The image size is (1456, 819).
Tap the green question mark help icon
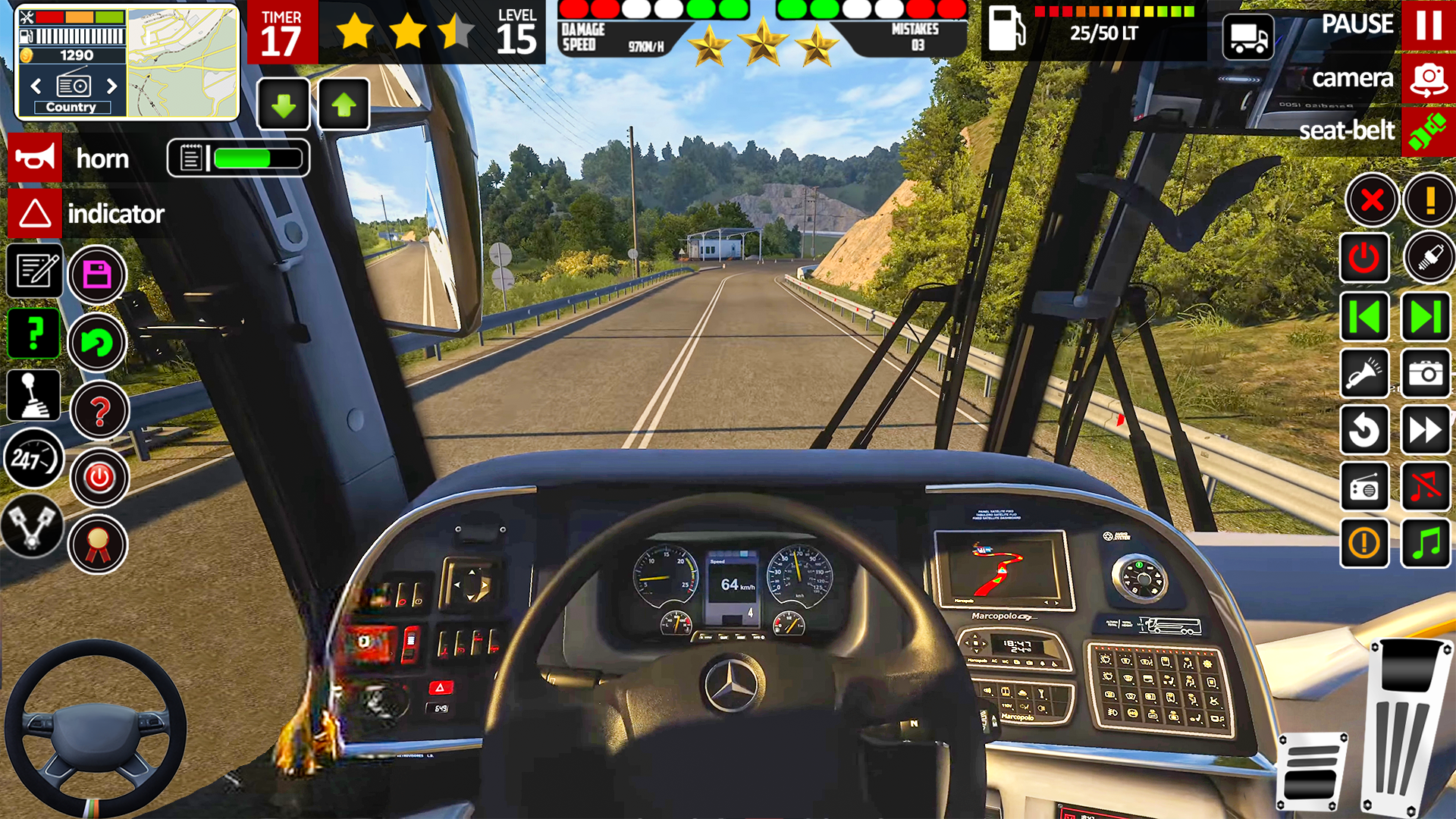34,334
